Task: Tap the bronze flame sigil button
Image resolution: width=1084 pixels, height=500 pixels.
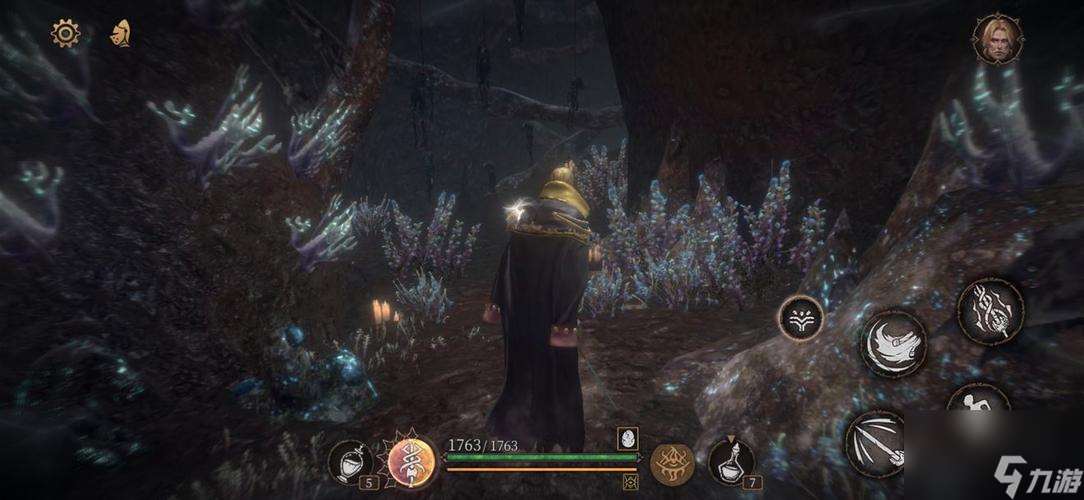Action: pyautogui.click(x=672, y=462)
